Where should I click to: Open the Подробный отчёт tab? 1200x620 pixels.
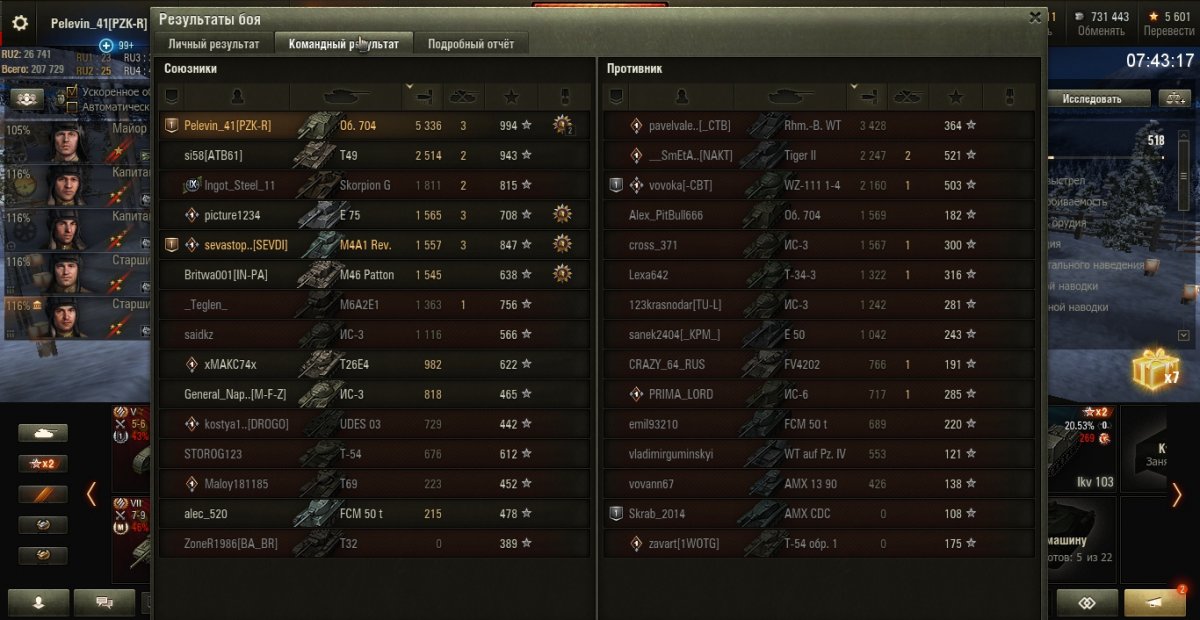coord(471,44)
